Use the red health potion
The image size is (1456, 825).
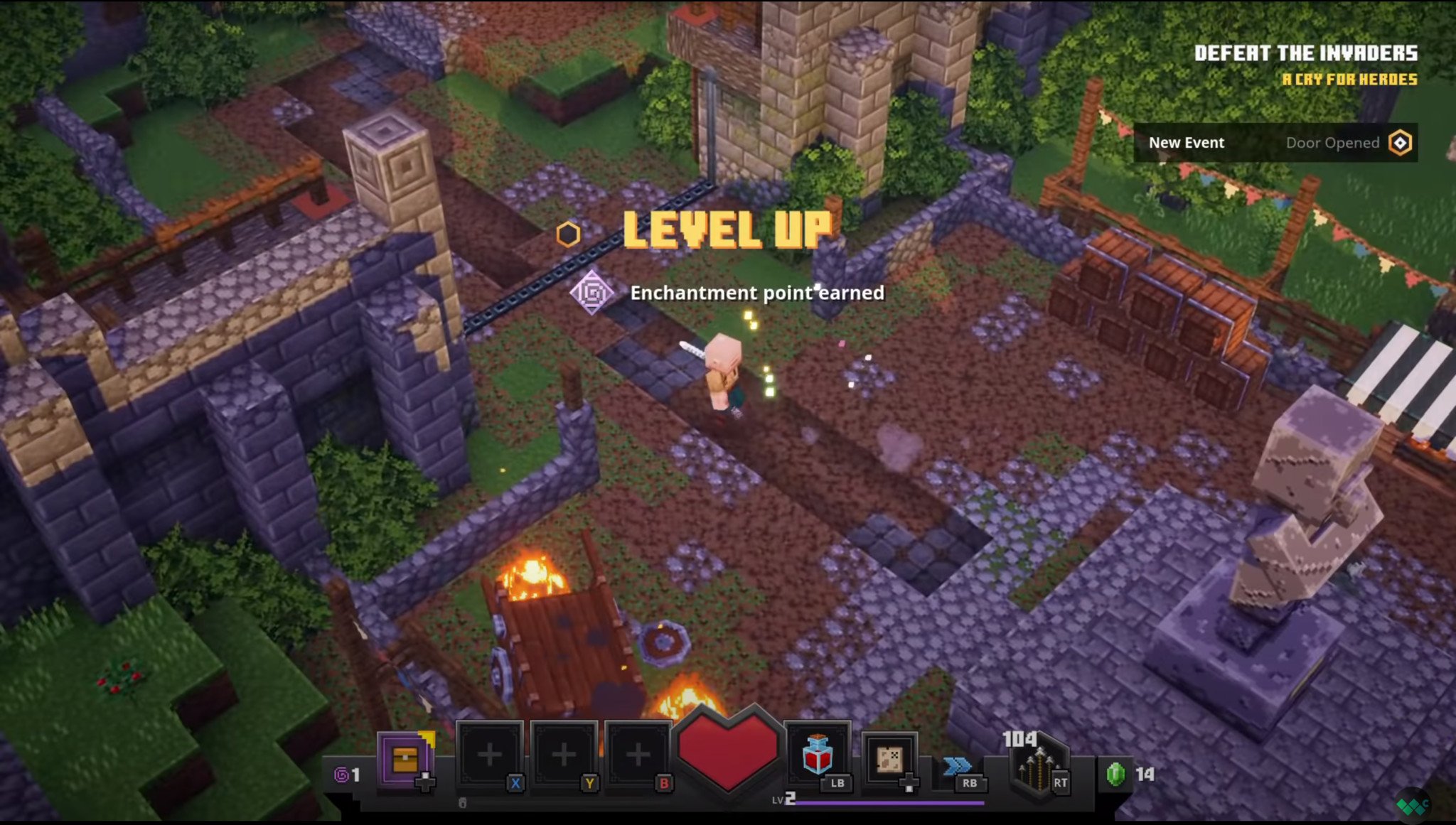coord(816,756)
